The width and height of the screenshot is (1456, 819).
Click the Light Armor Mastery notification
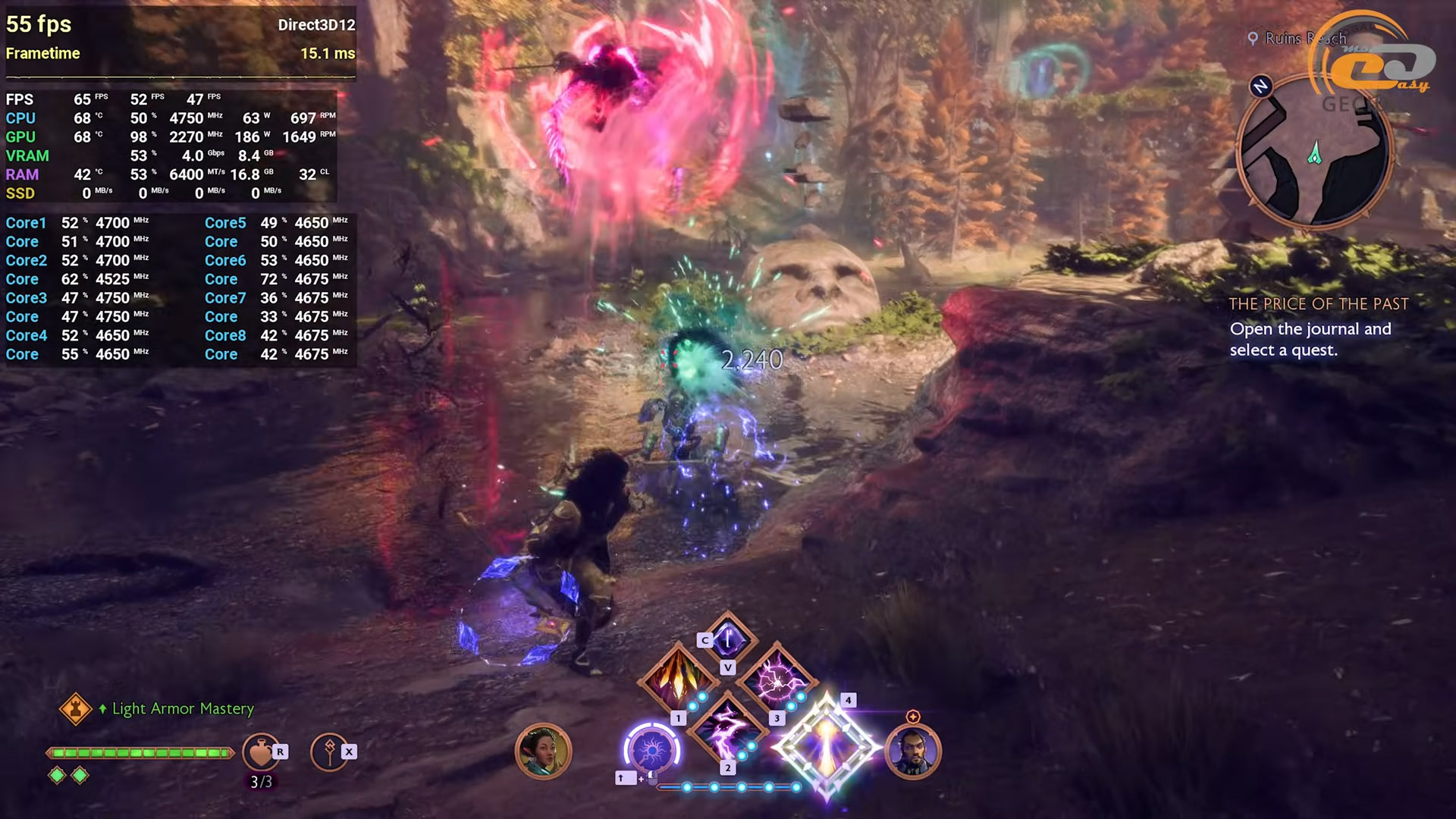coord(182,708)
